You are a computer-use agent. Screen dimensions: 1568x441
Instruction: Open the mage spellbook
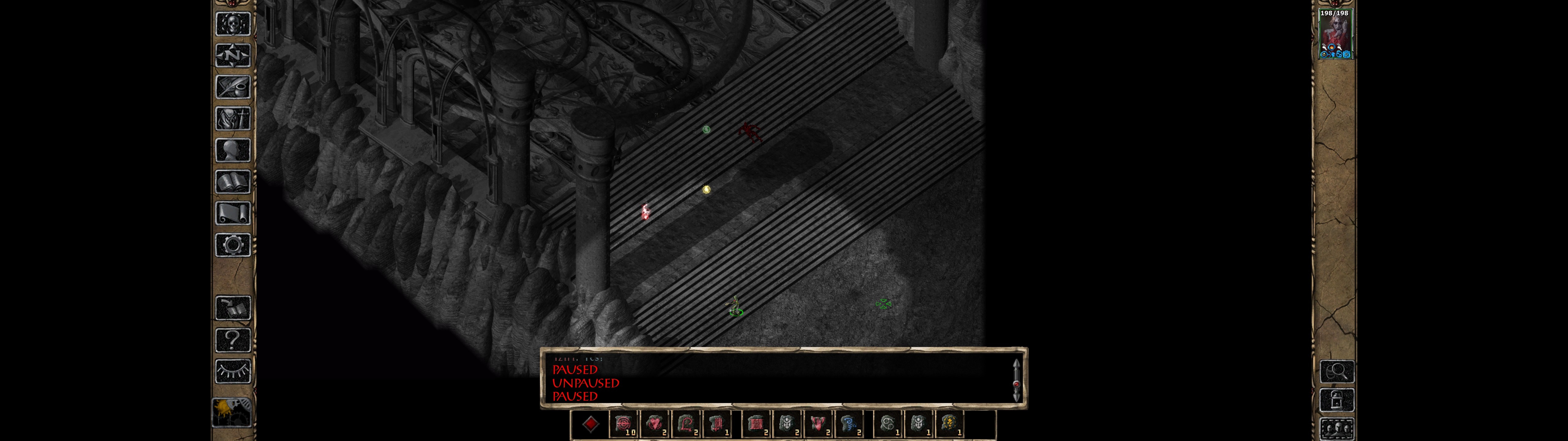pos(232,182)
